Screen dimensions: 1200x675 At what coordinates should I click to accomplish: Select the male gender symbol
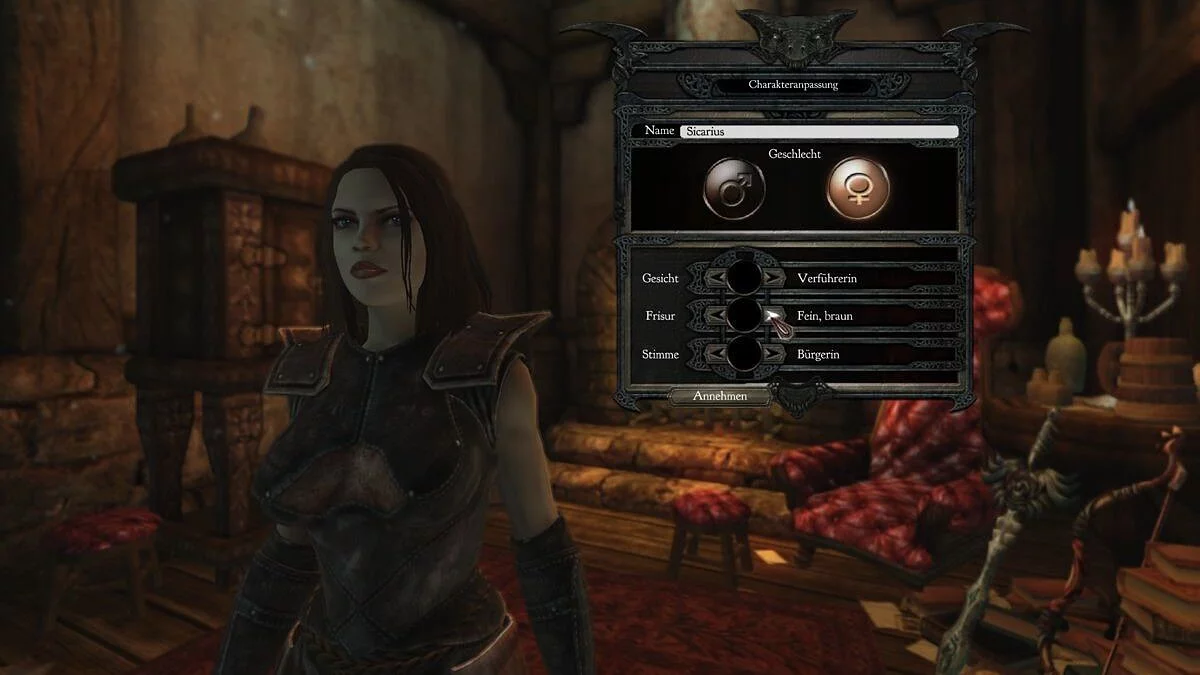(734, 187)
